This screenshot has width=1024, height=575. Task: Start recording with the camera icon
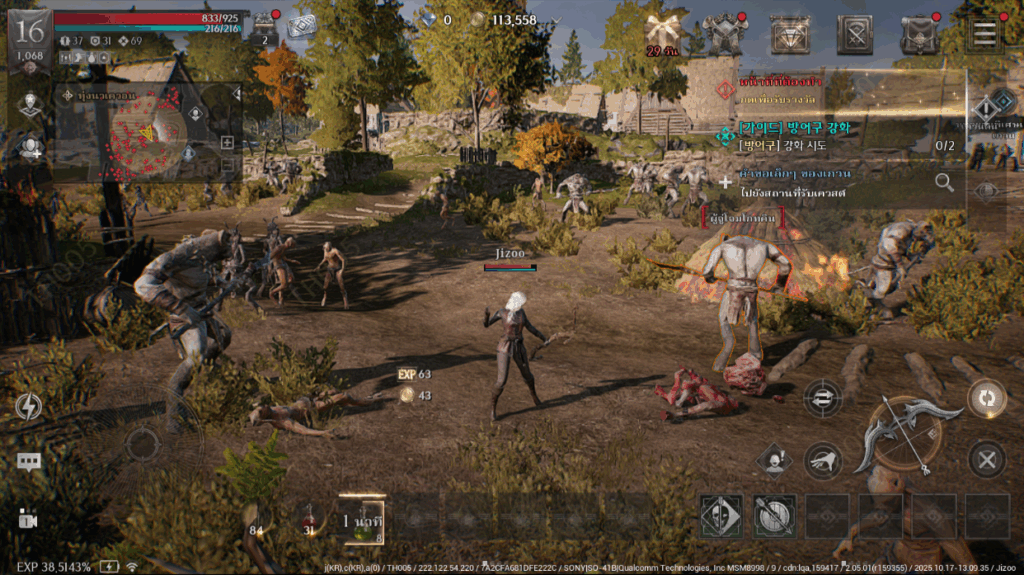[27, 519]
